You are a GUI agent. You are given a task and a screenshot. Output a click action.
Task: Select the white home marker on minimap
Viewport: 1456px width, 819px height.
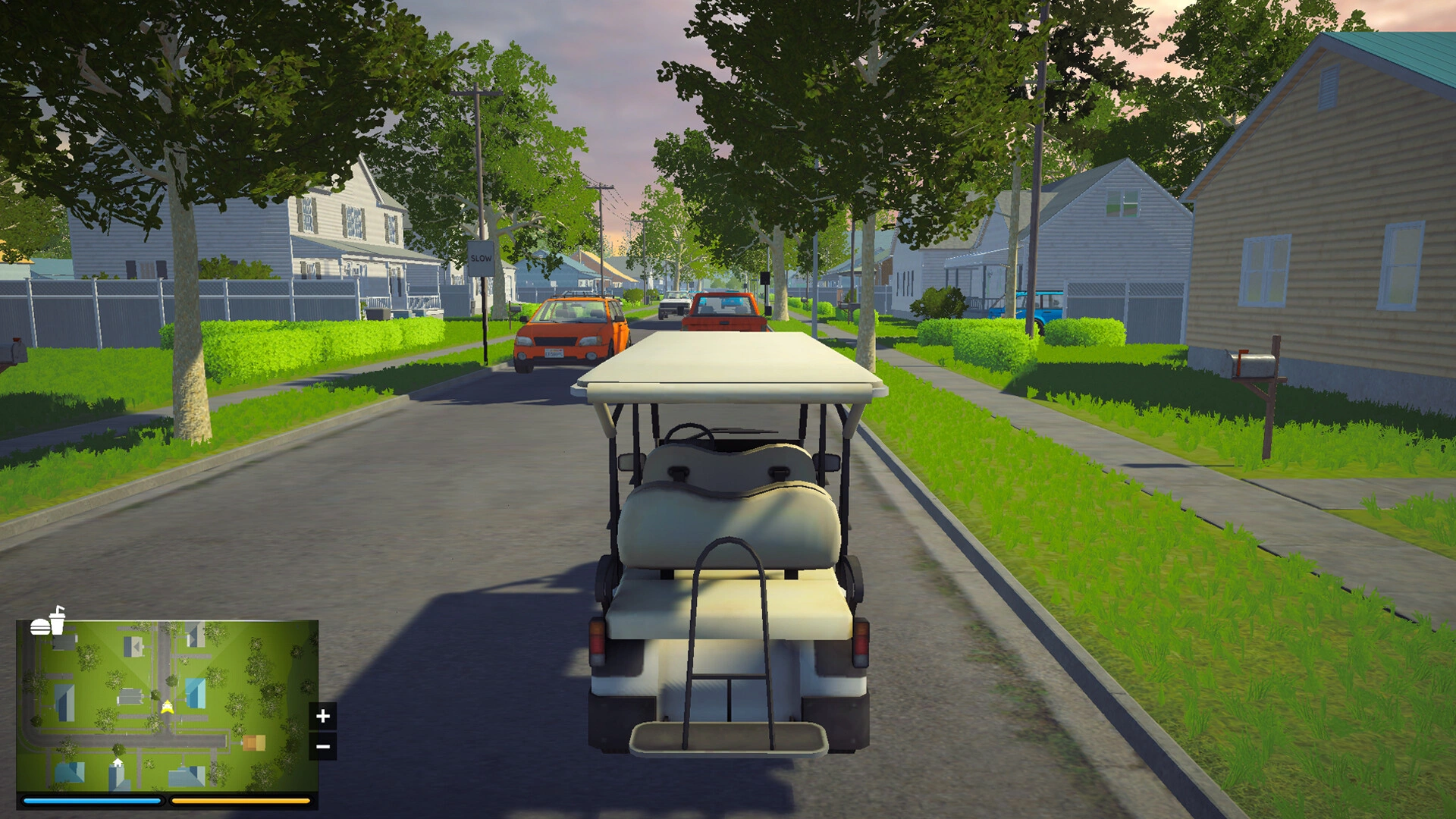pyautogui.click(x=118, y=763)
